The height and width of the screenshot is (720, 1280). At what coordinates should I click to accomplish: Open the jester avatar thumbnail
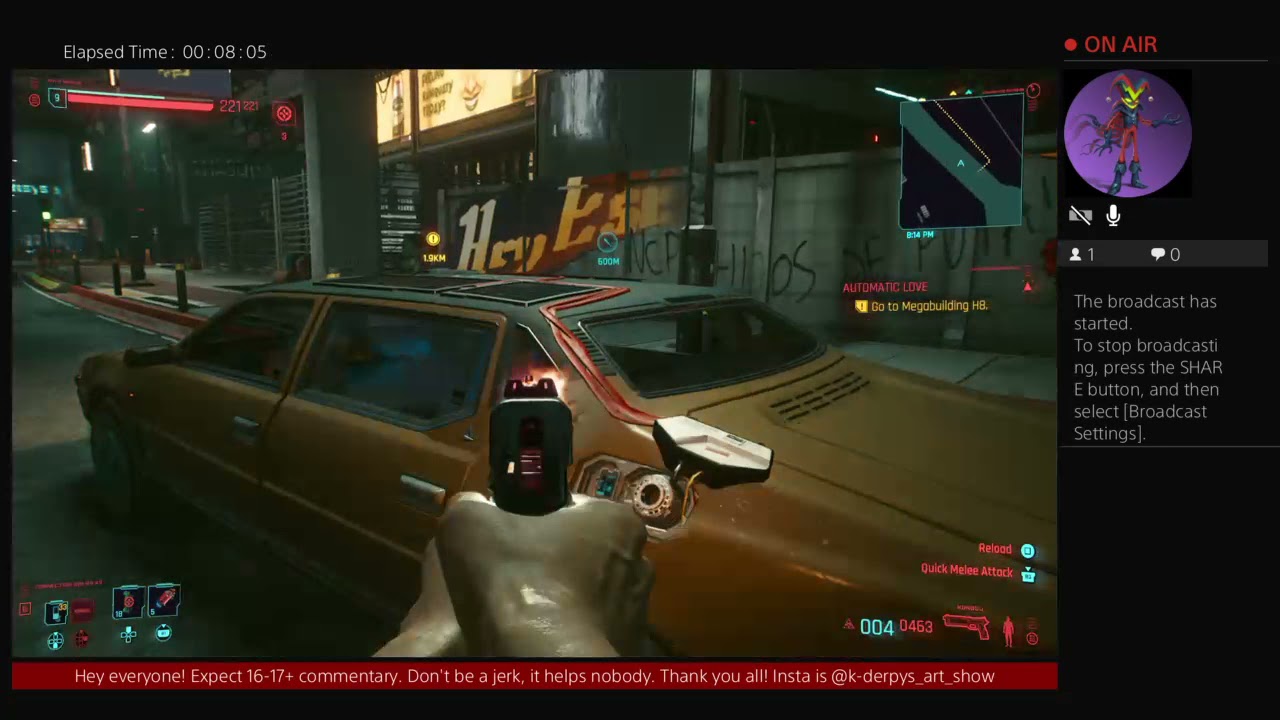point(1127,132)
